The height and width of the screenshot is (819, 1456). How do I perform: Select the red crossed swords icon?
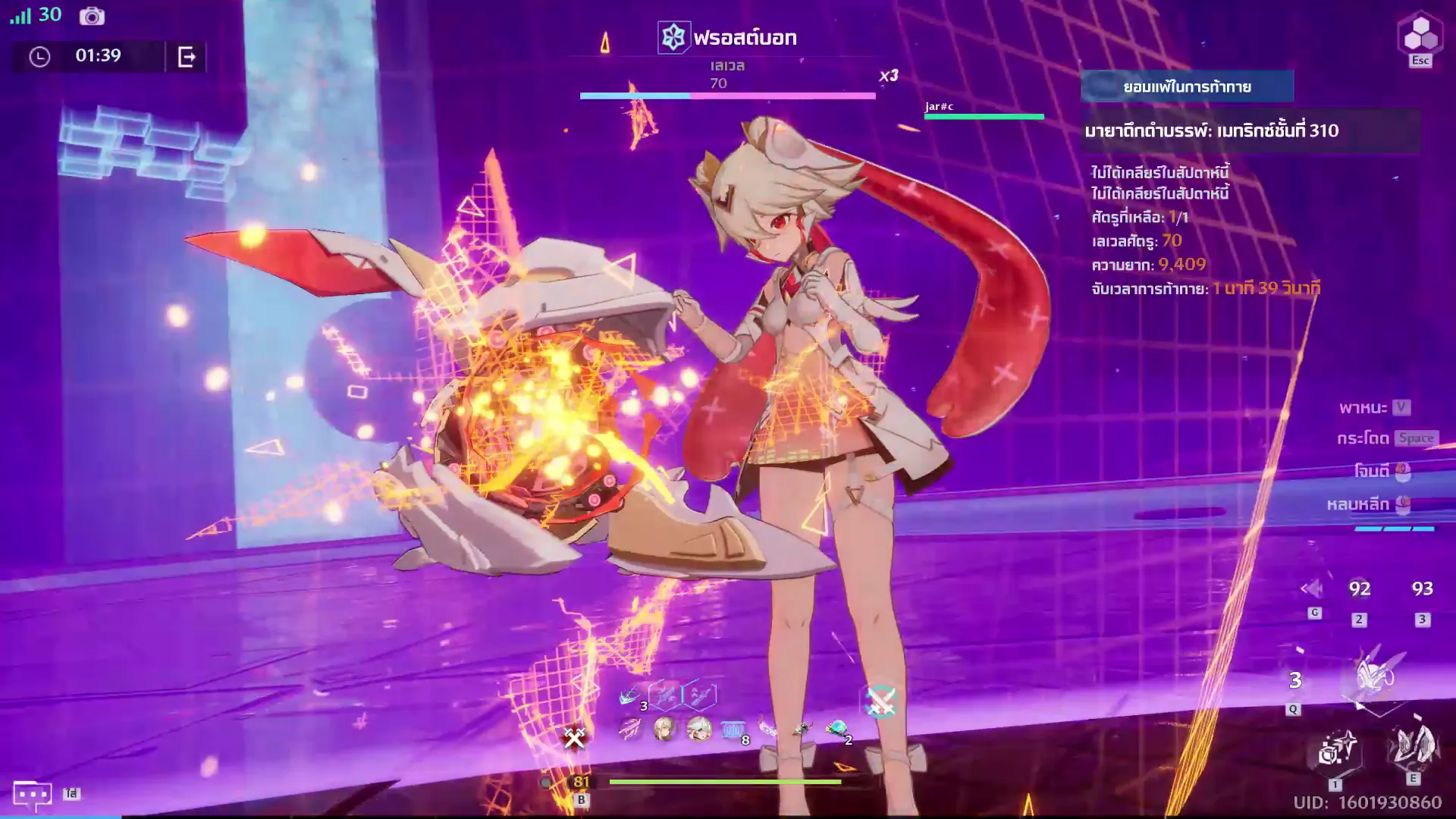pyautogui.click(x=575, y=736)
